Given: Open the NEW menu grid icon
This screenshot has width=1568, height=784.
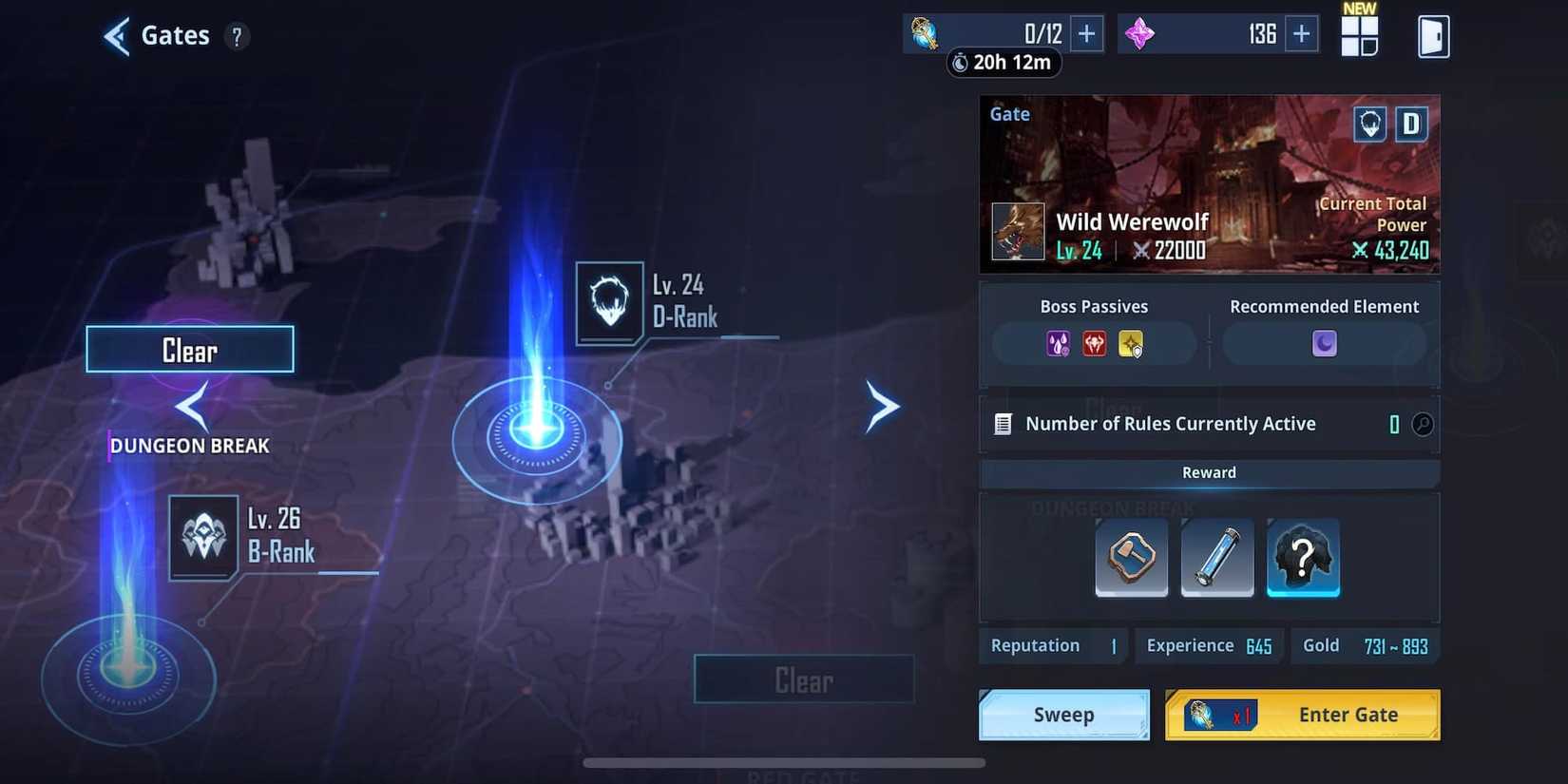Looking at the screenshot, I should tap(1360, 36).
